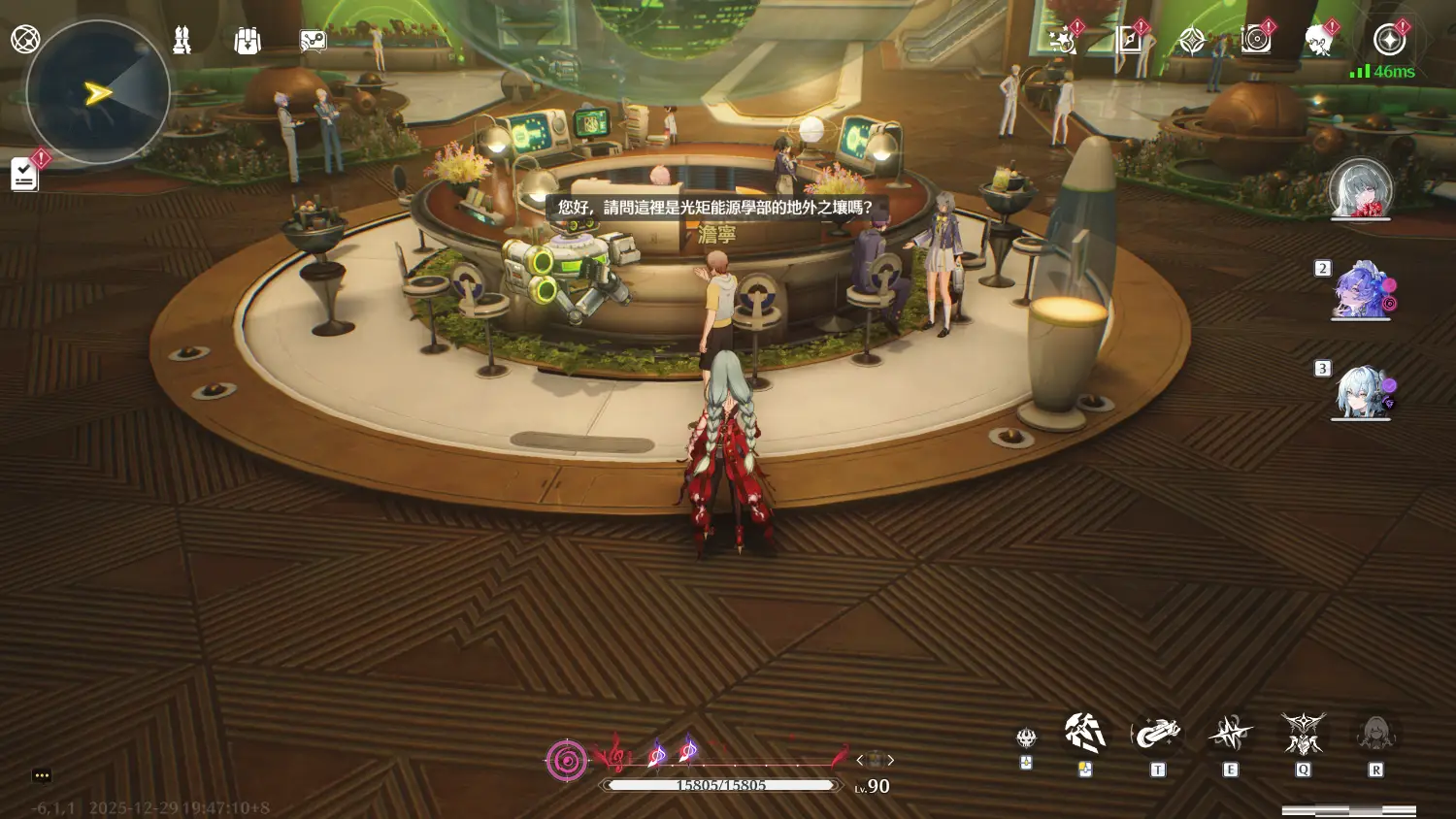Screen dimensions: 1456x819
Task: Unleash the resonance liberation portrait skill
Action: (1375, 735)
